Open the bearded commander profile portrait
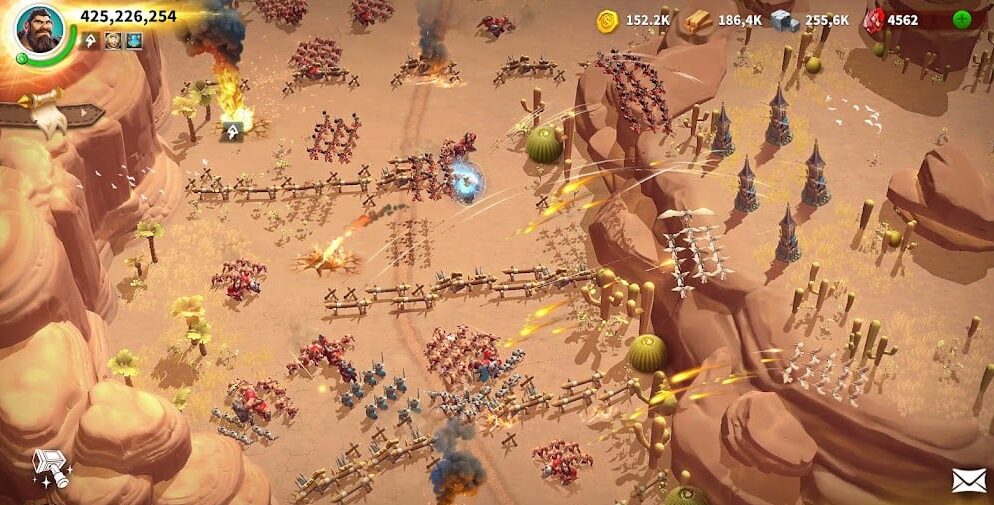Screen dimensions: 994x505 [39, 30]
